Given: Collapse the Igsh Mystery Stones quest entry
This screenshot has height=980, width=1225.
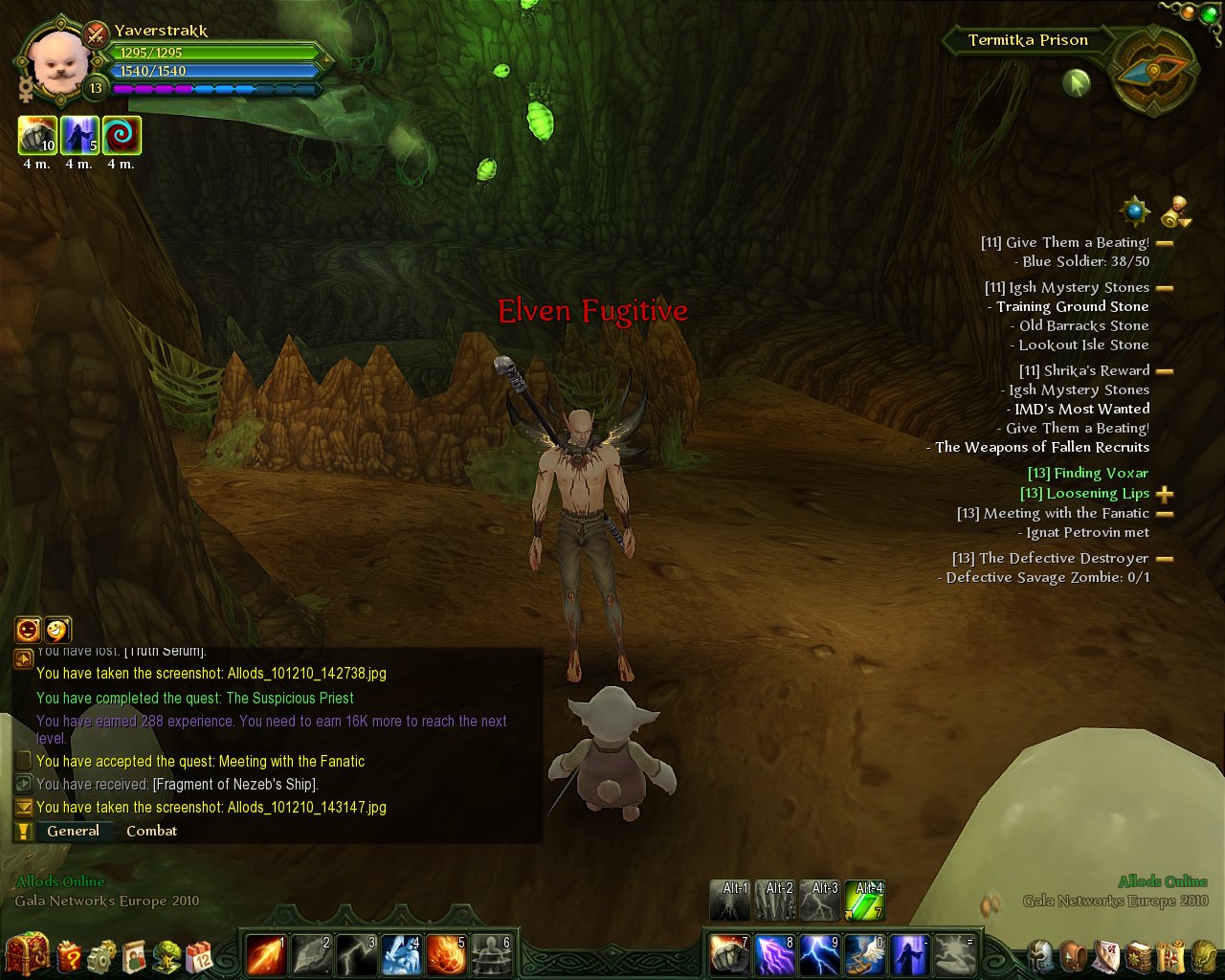Looking at the screenshot, I should pyautogui.click(x=1165, y=288).
